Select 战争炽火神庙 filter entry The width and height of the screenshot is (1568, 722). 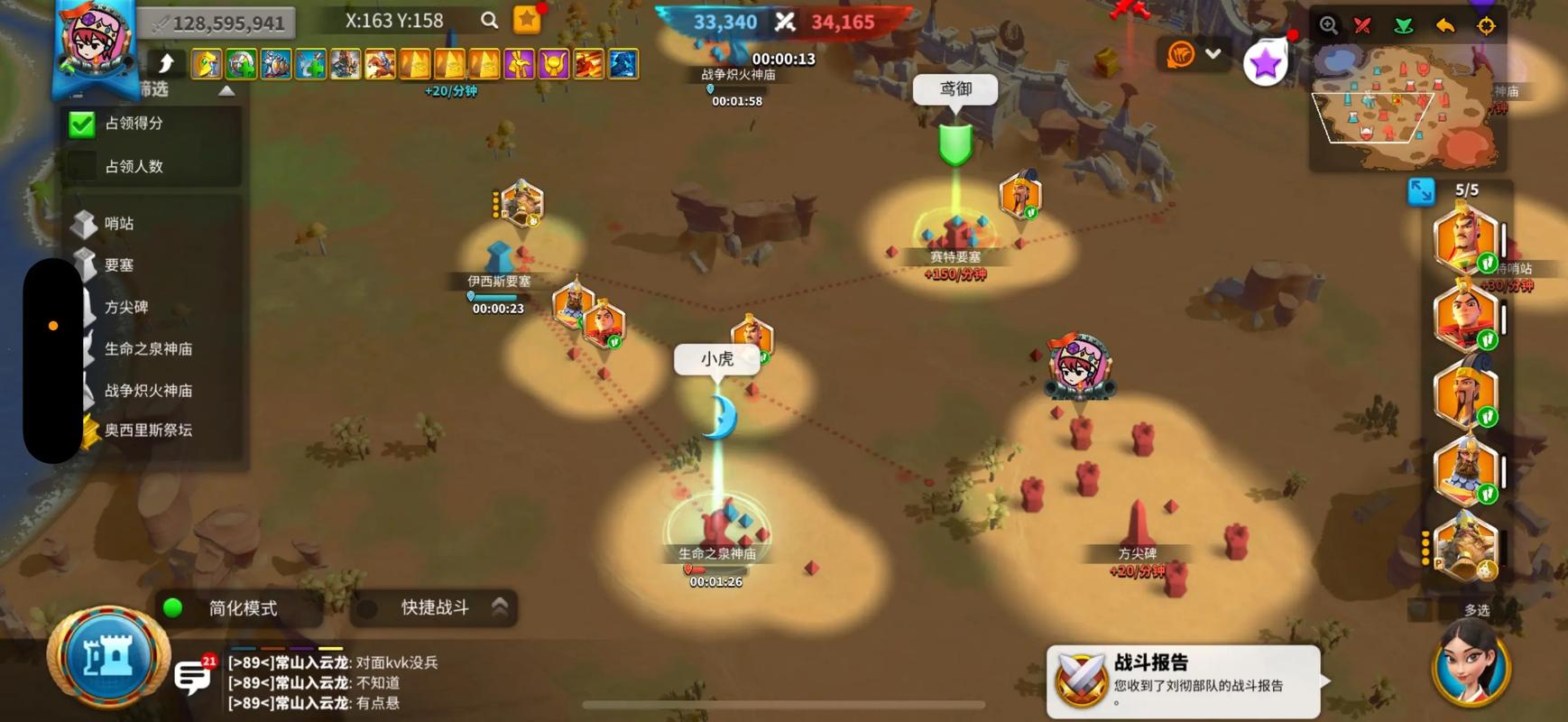coord(147,390)
